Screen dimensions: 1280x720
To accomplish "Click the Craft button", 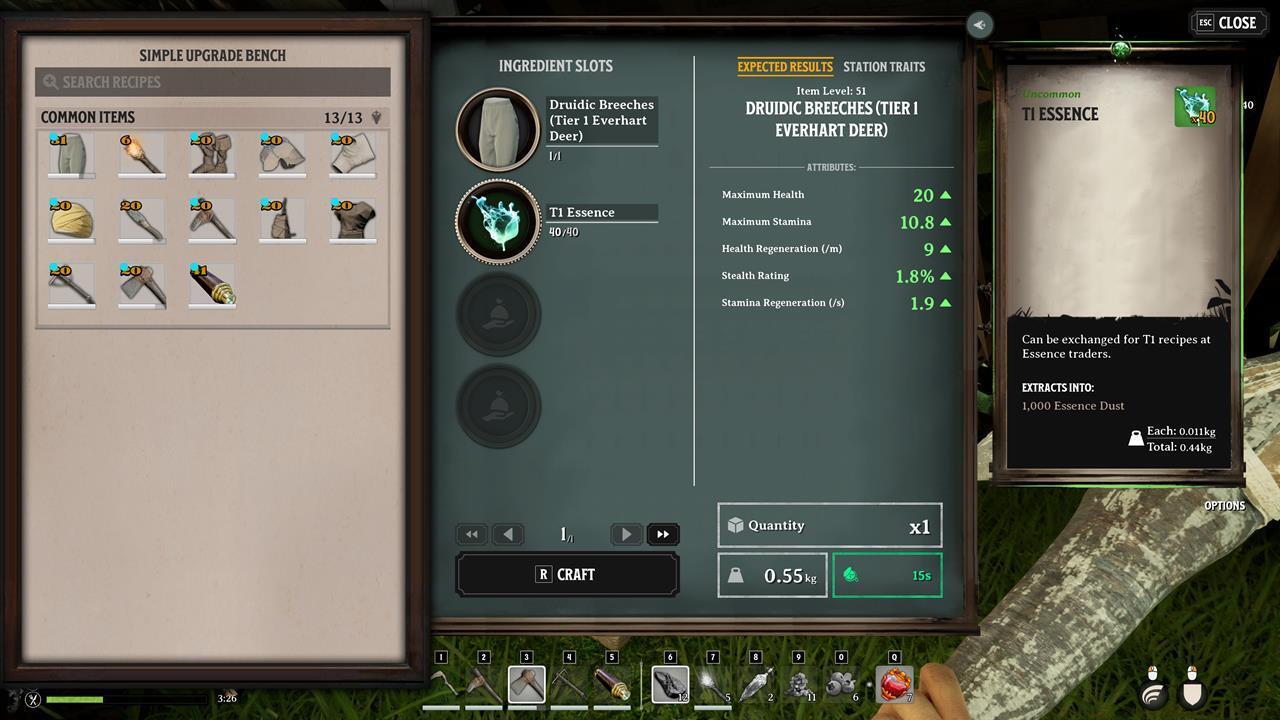I will [568, 574].
